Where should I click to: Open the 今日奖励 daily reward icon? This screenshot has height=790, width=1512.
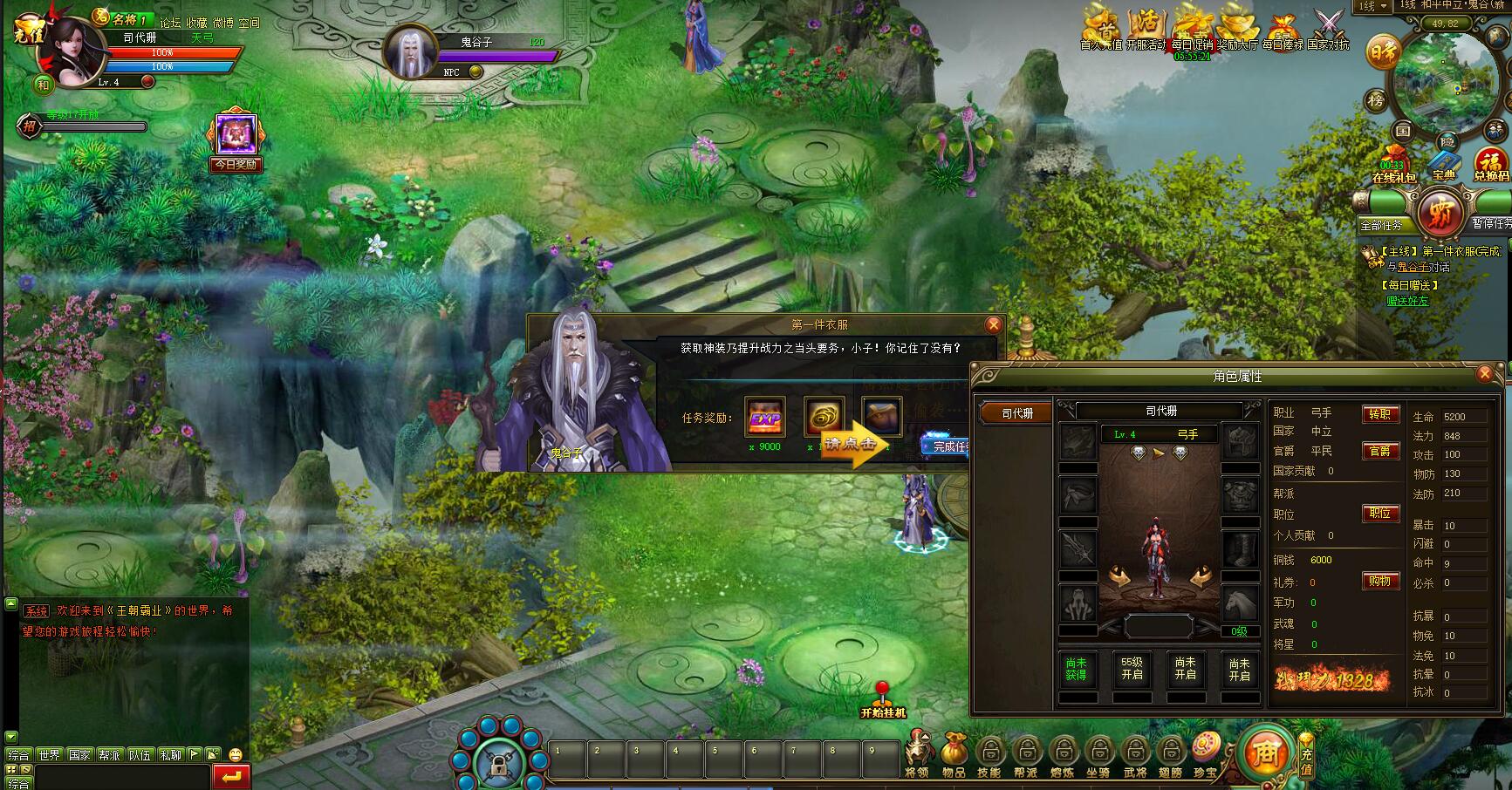point(236,142)
